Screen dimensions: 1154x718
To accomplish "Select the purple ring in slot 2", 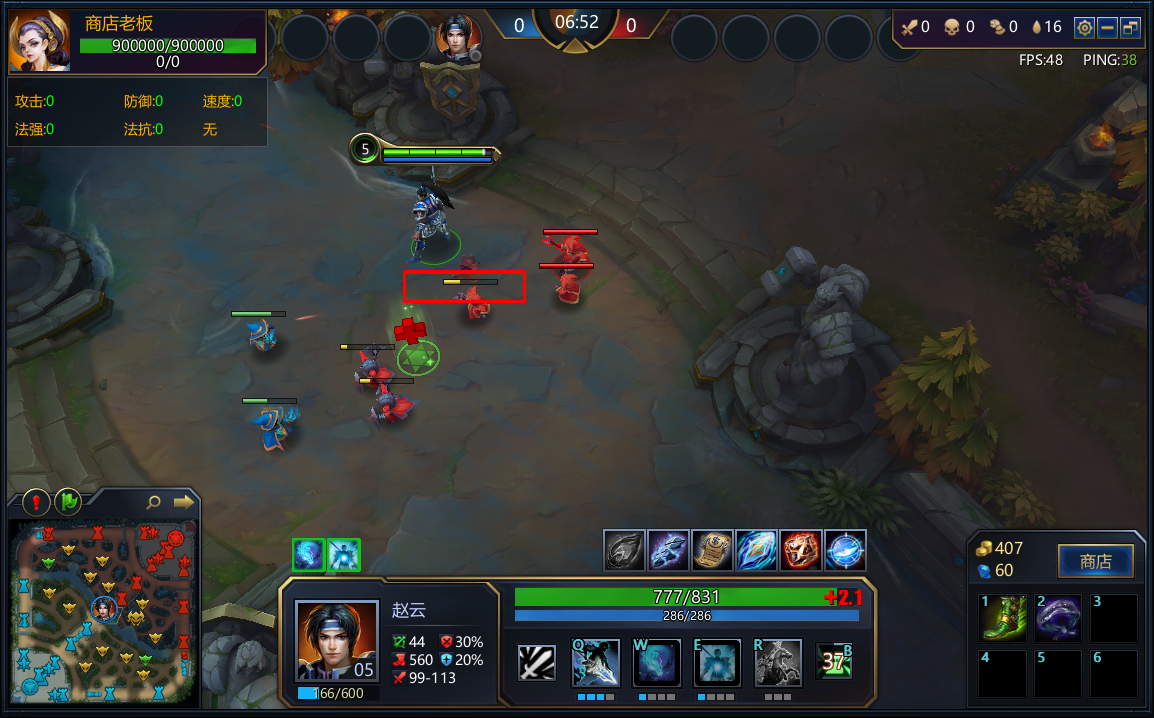I will point(1058,618).
